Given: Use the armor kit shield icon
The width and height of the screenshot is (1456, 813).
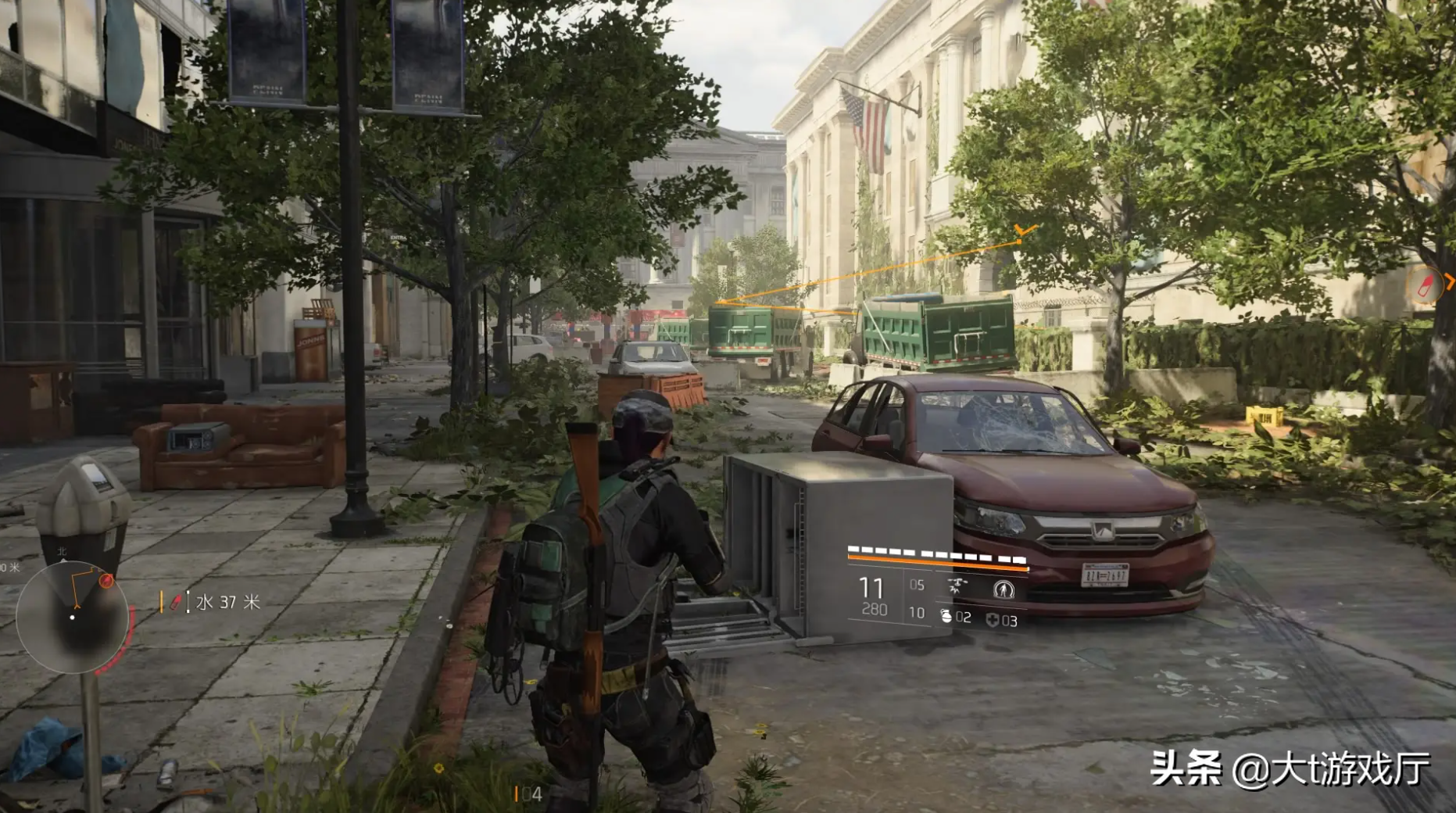Looking at the screenshot, I should point(992,620).
